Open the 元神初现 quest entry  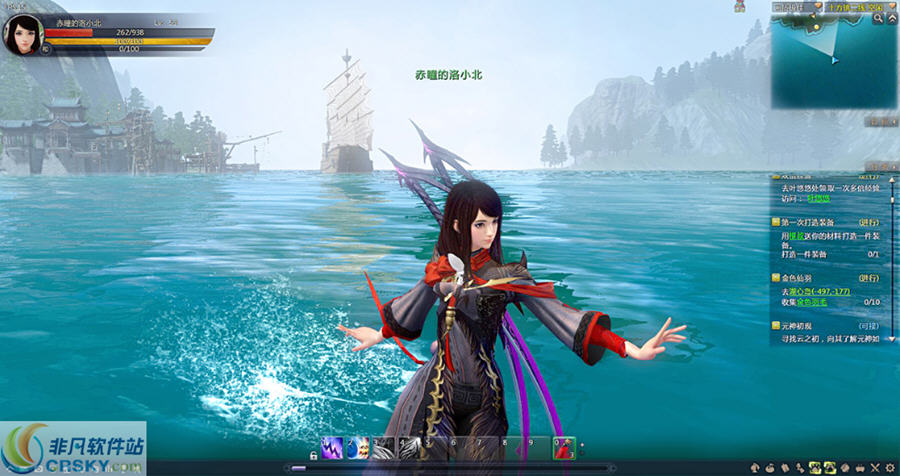(802, 326)
